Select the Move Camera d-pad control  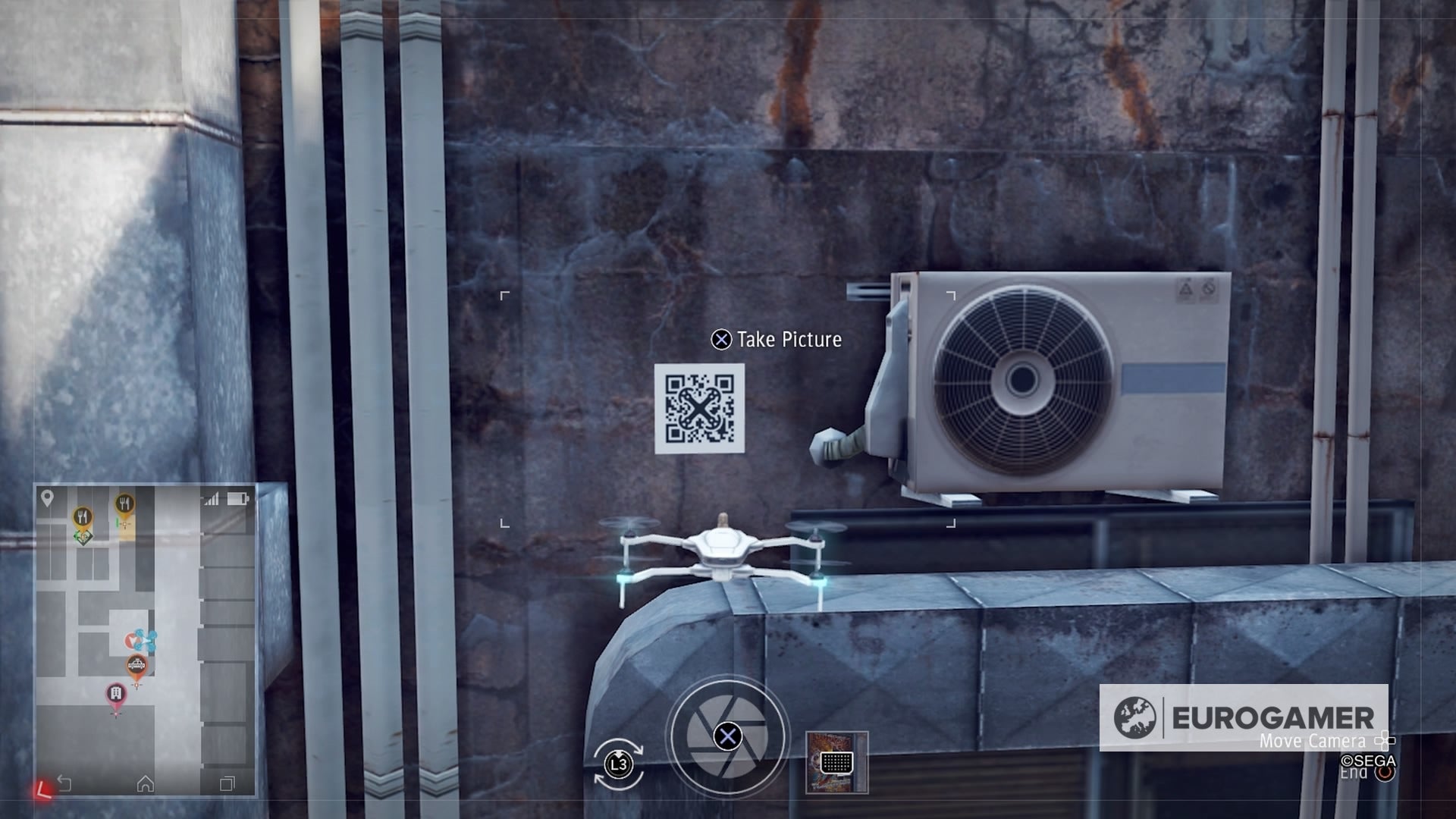pyautogui.click(x=1384, y=742)
